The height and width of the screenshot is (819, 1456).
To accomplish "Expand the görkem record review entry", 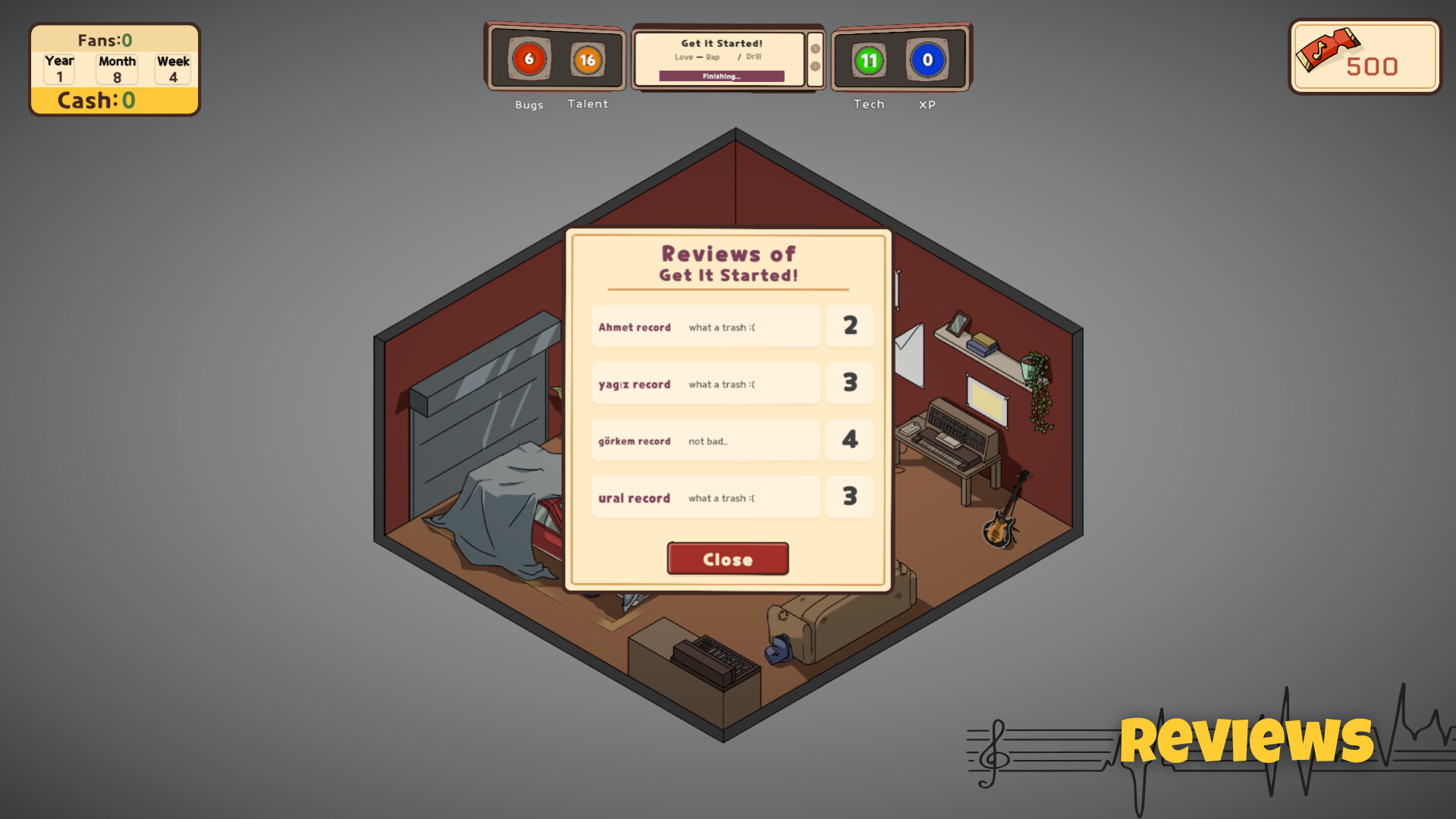I will 704,441.
